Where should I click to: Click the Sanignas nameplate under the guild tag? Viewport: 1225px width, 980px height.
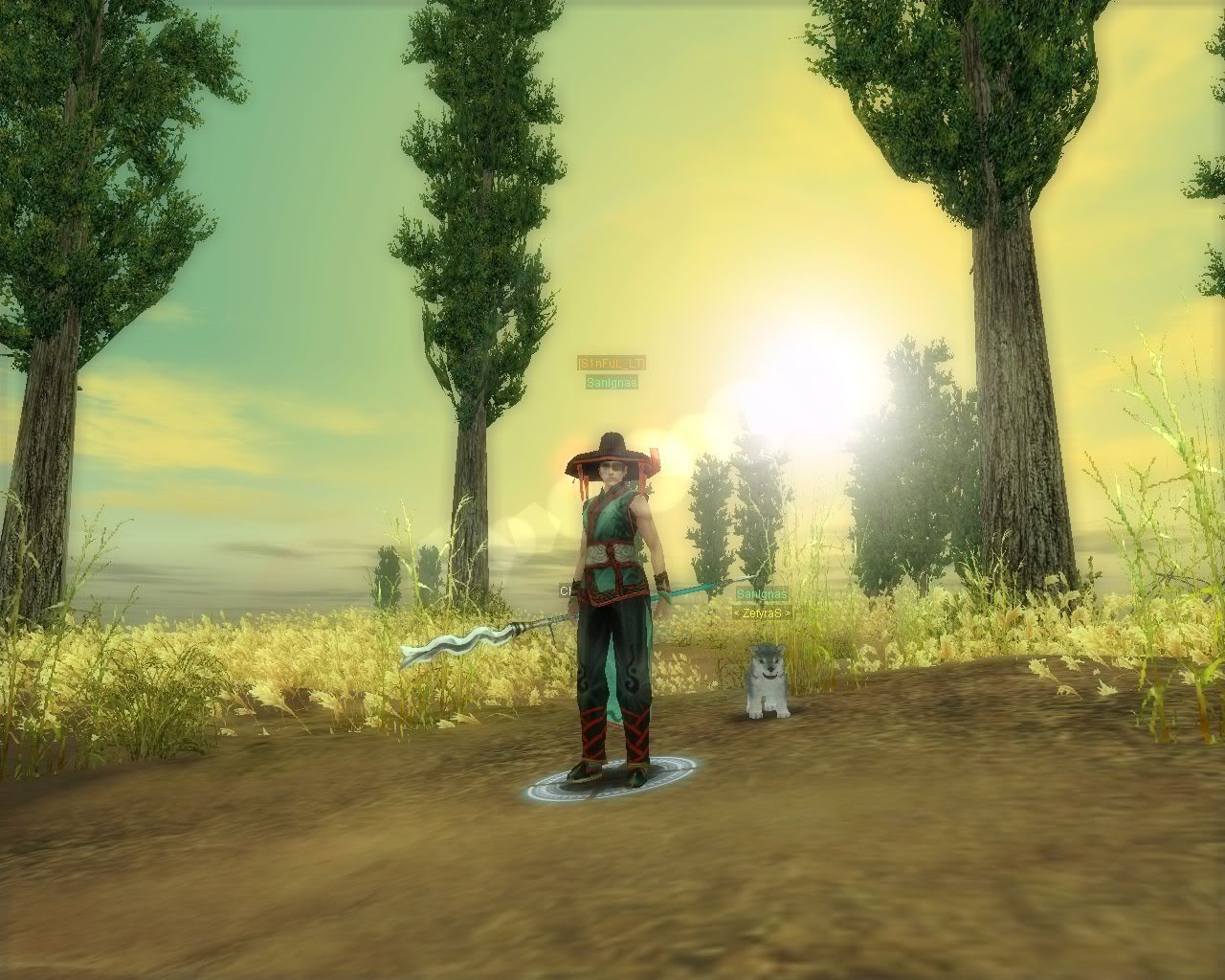(x=612, y=383)
